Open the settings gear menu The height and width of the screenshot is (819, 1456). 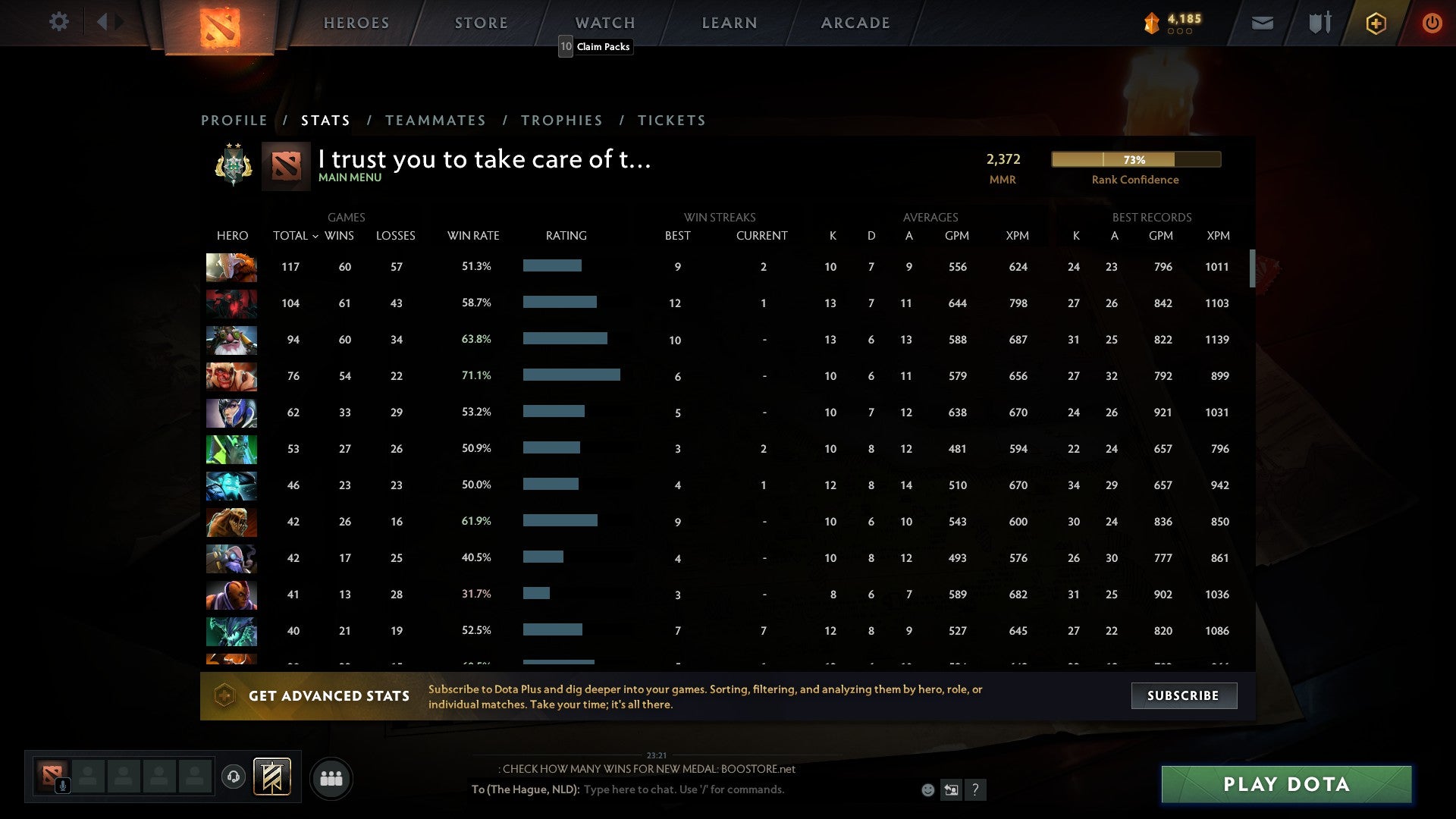click(59, 22)
